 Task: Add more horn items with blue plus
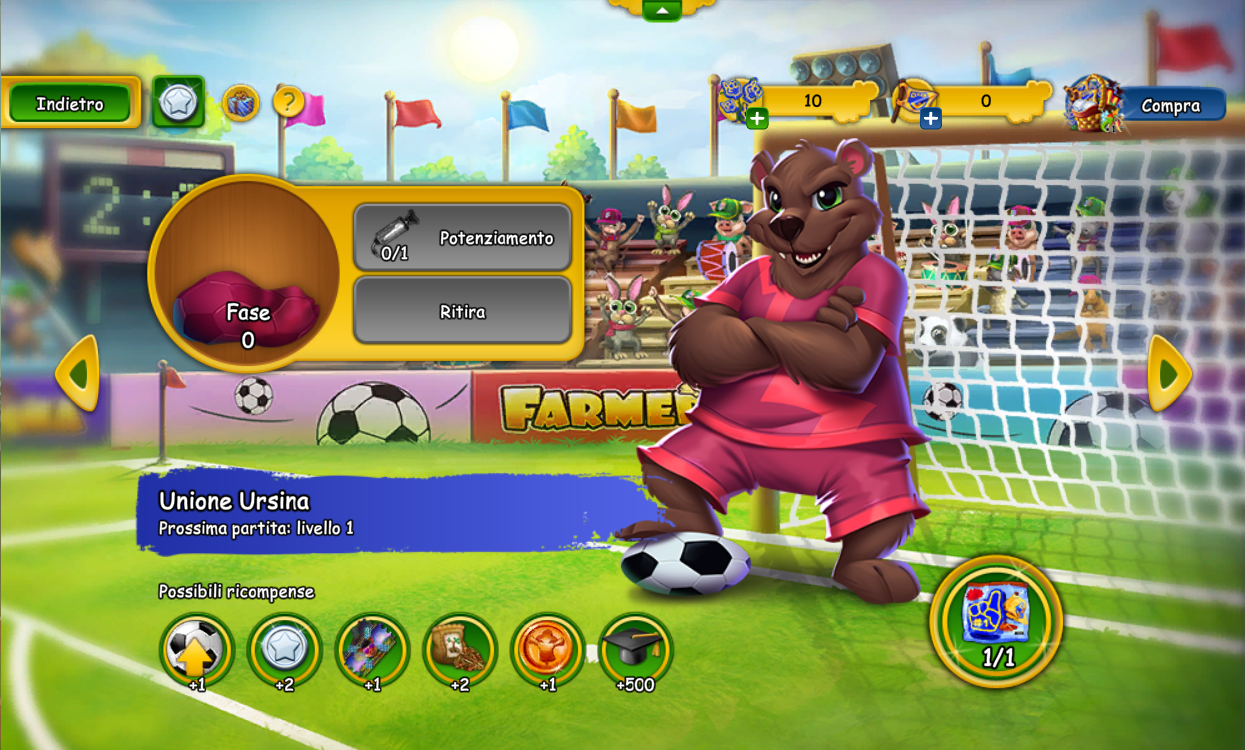pyautogui.click(x=930, y=119)
